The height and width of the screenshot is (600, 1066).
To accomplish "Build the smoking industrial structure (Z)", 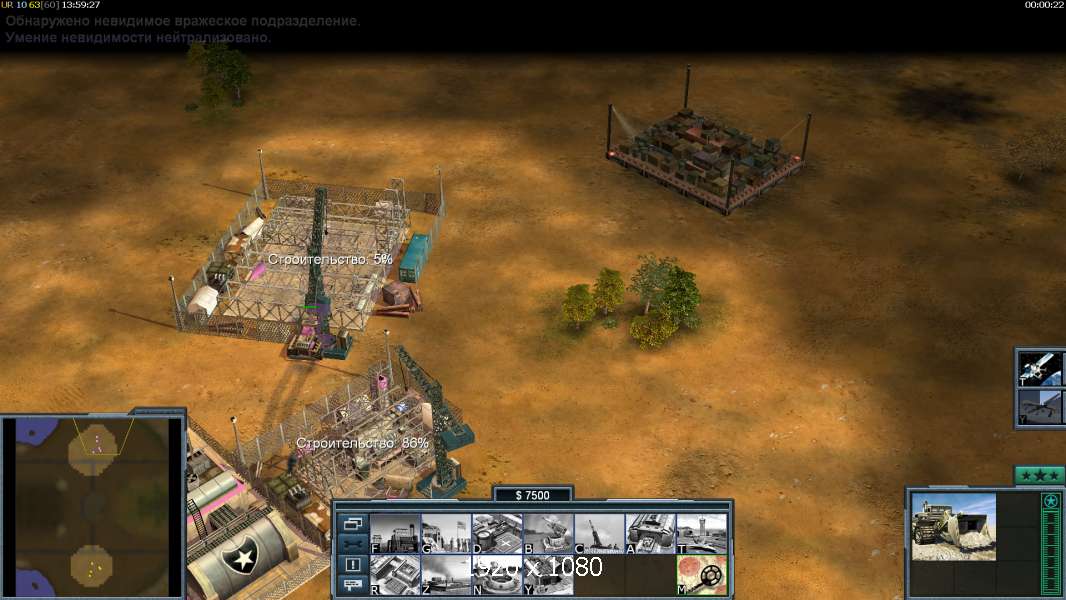I will click(446, 575).
